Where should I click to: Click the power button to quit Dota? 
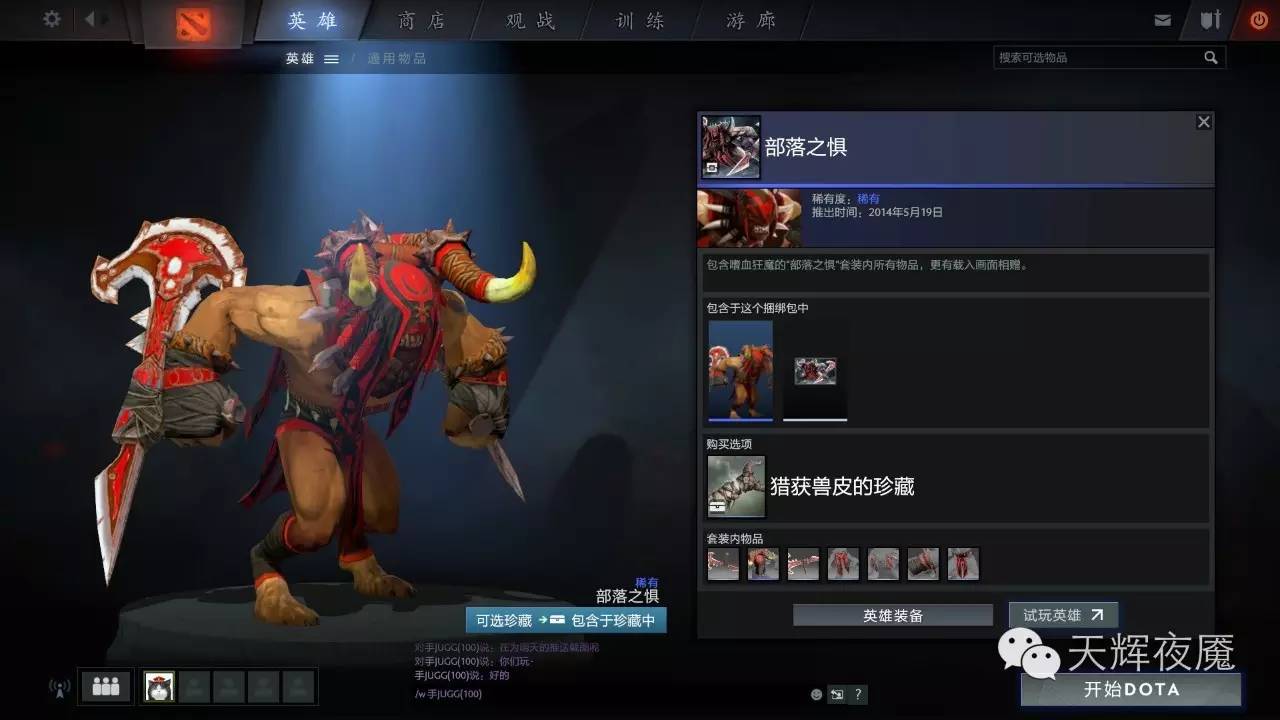pos(1258,18)
